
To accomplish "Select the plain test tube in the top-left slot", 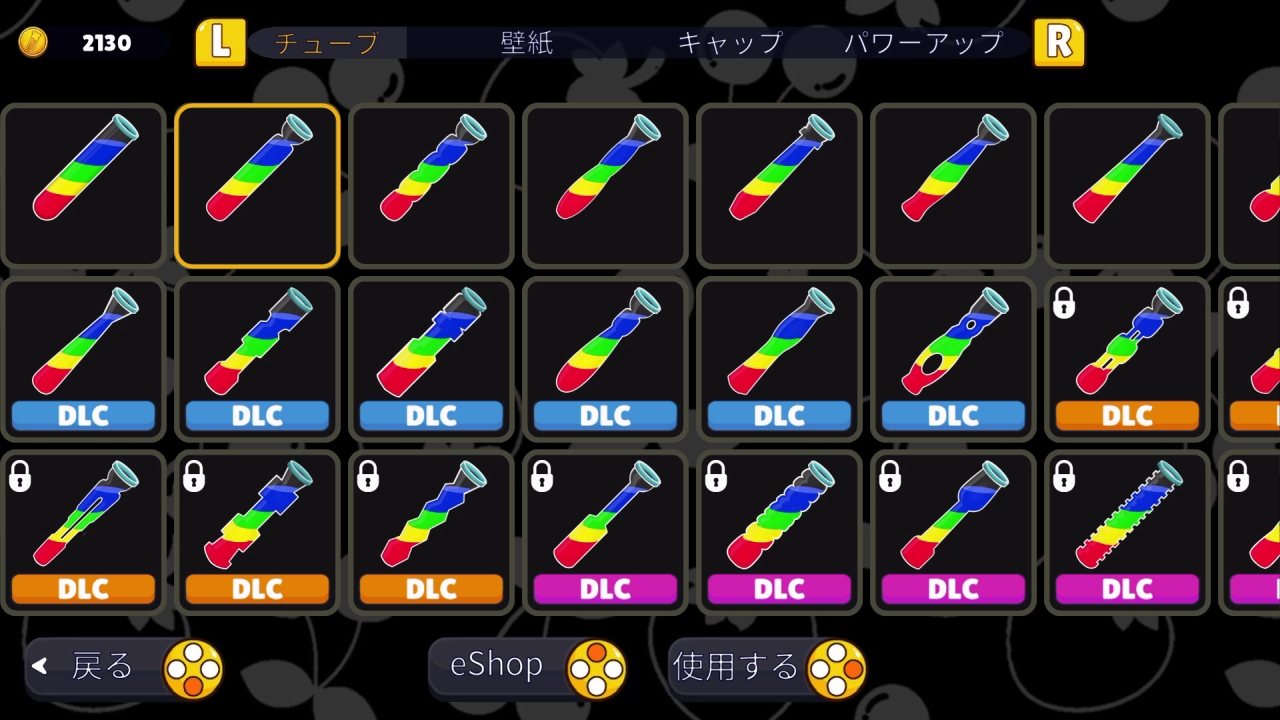I will pos(83,186).
